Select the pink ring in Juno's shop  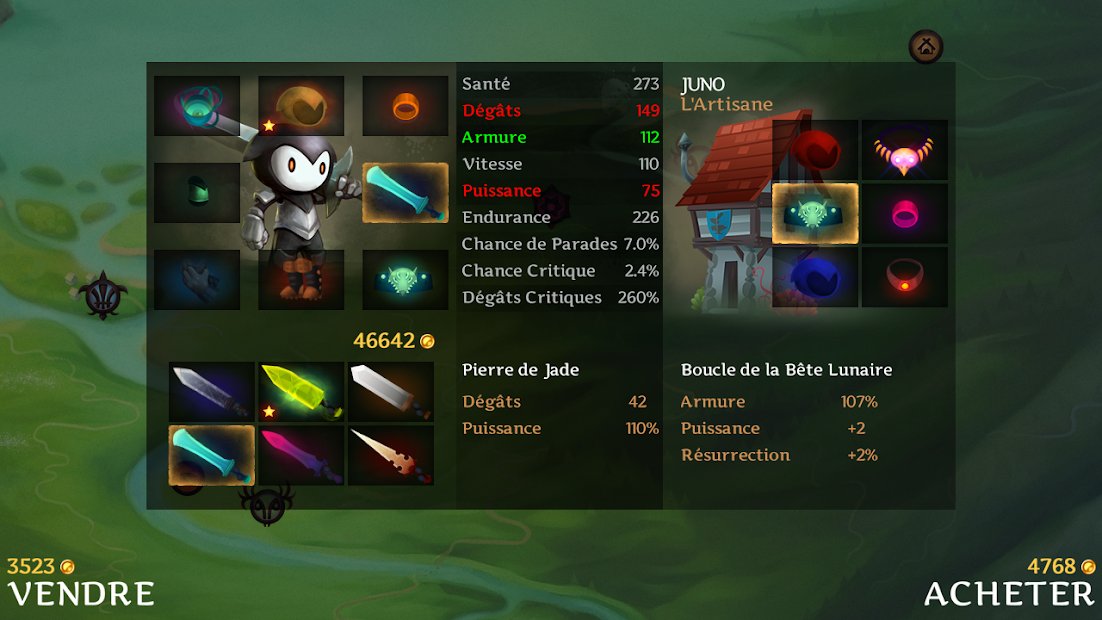point(905,214)
